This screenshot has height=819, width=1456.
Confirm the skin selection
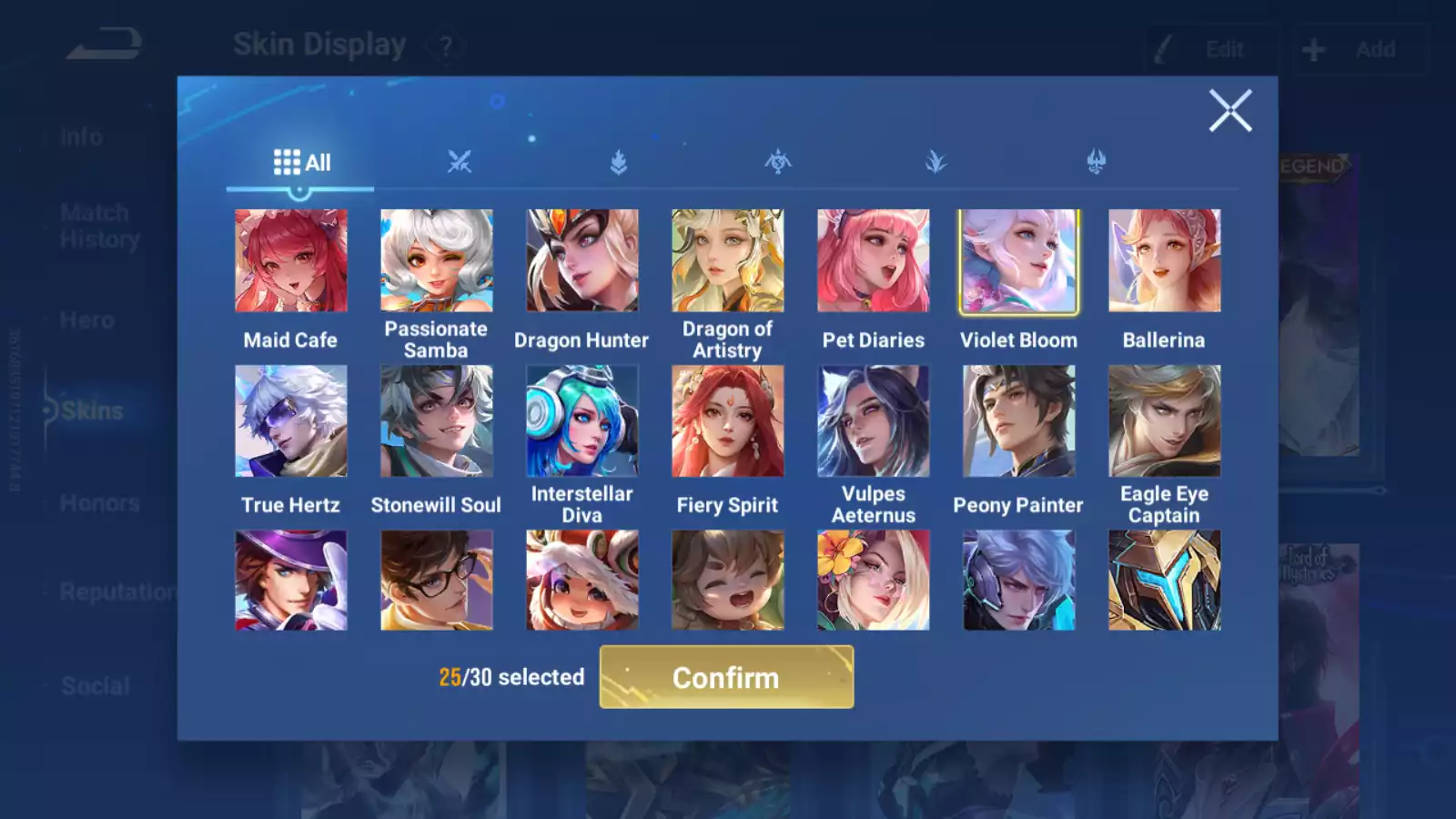(726, 677)
